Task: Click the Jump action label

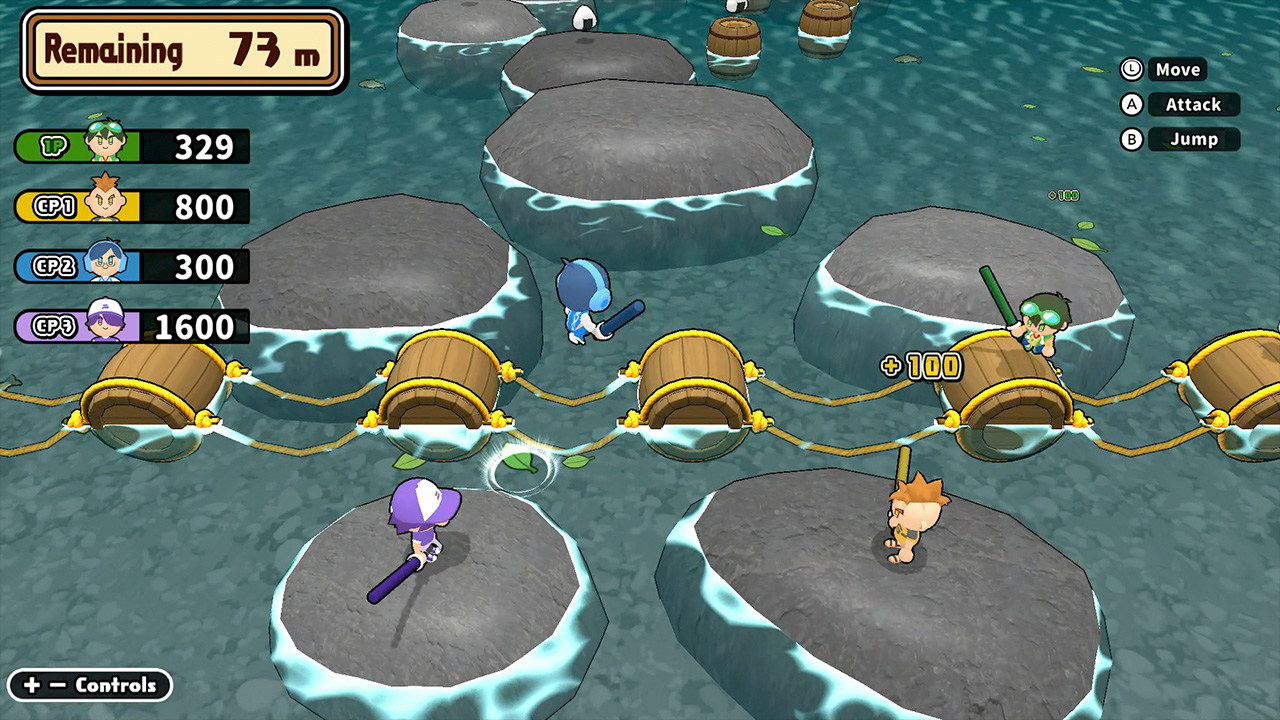Action: point(1193,139)
